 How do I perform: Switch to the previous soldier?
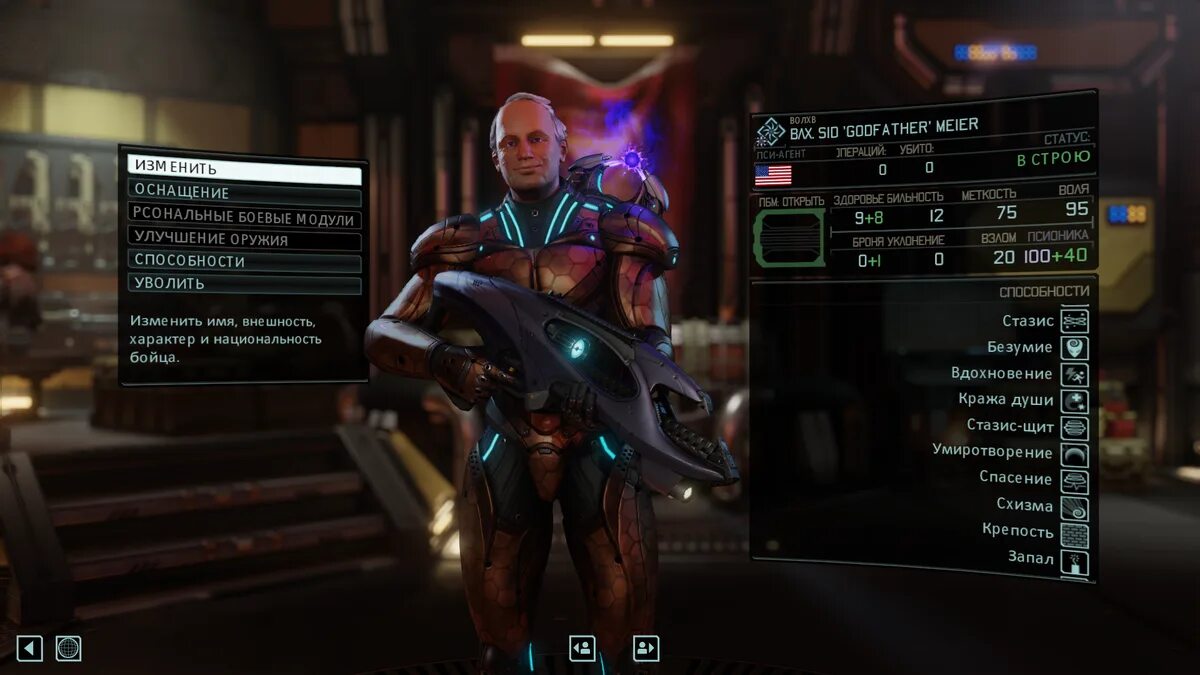tap(582, 648)
